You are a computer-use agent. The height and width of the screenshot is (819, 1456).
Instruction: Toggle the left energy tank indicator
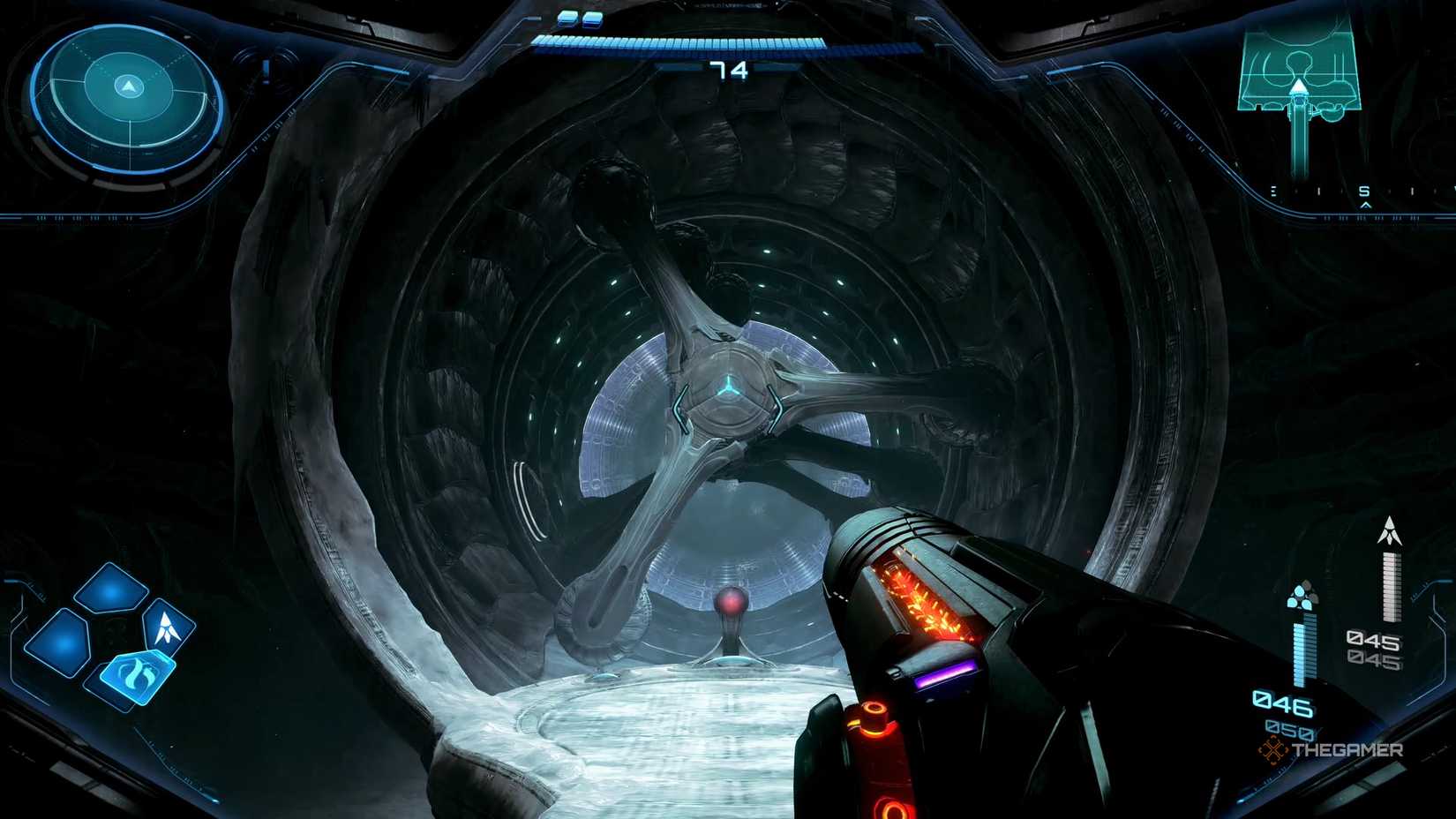click(x=567, y=19)
